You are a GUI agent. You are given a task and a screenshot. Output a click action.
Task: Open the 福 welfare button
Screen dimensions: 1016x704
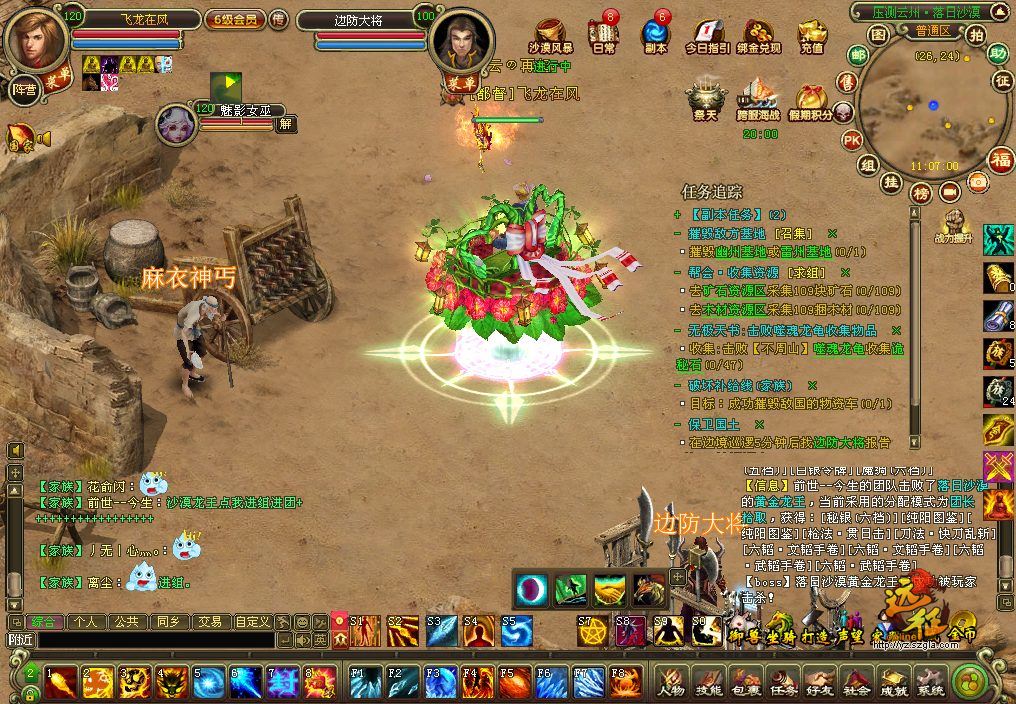1000,159
